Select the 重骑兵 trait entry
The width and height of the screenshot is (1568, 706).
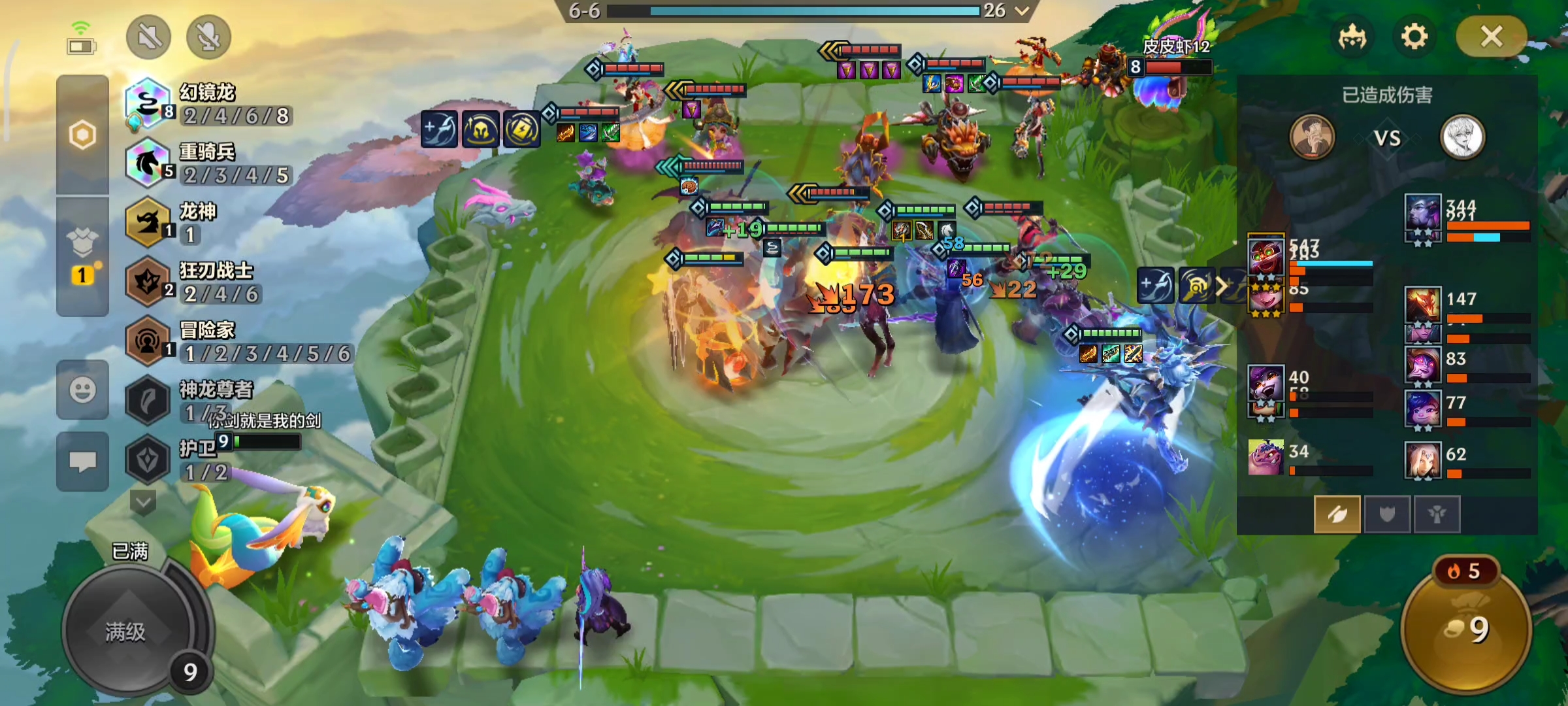(209, 163)
